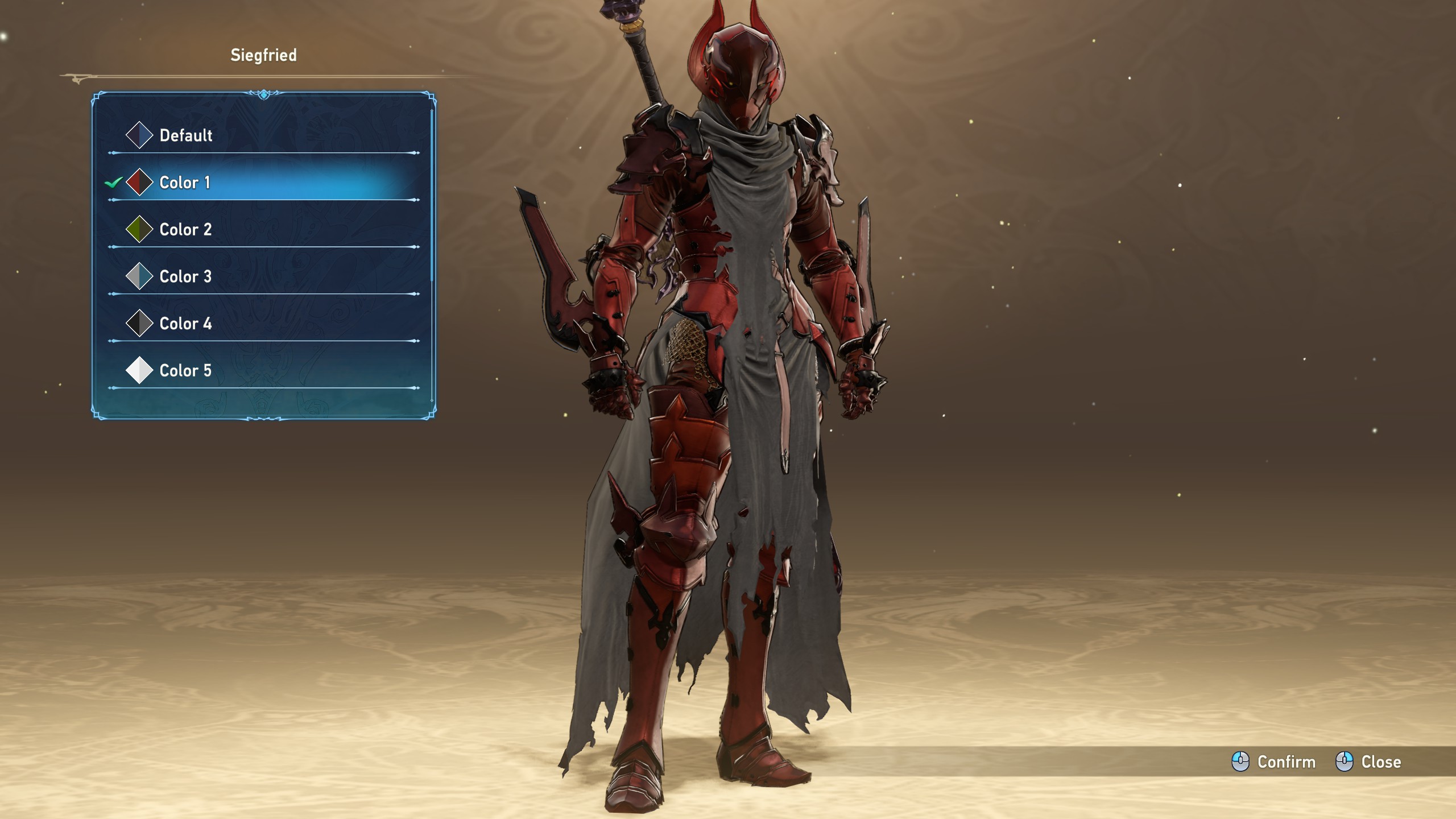Confirm the color selection

tap(1274, 762)
